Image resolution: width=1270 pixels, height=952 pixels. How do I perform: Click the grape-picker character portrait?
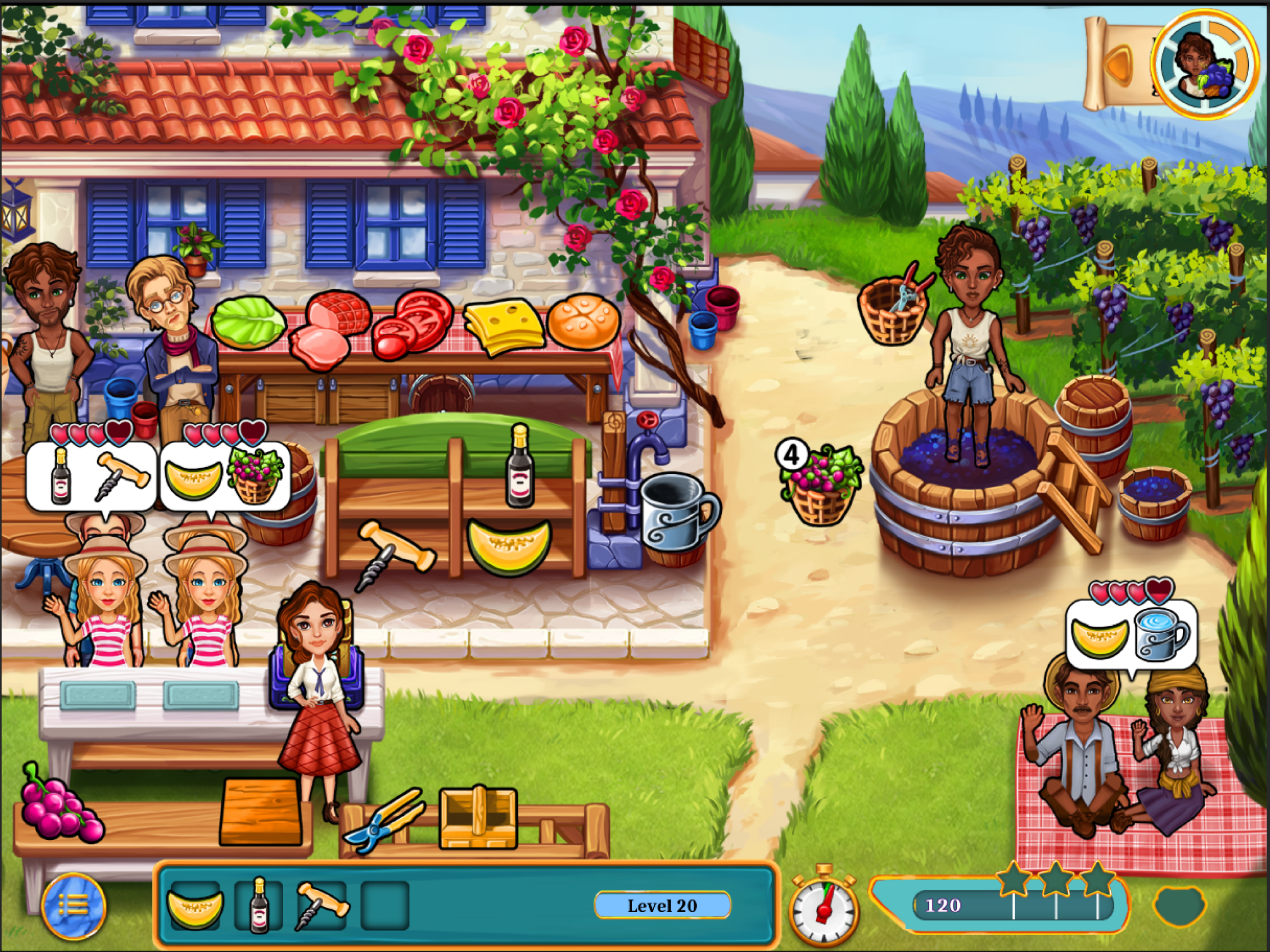coord(1204,63)
